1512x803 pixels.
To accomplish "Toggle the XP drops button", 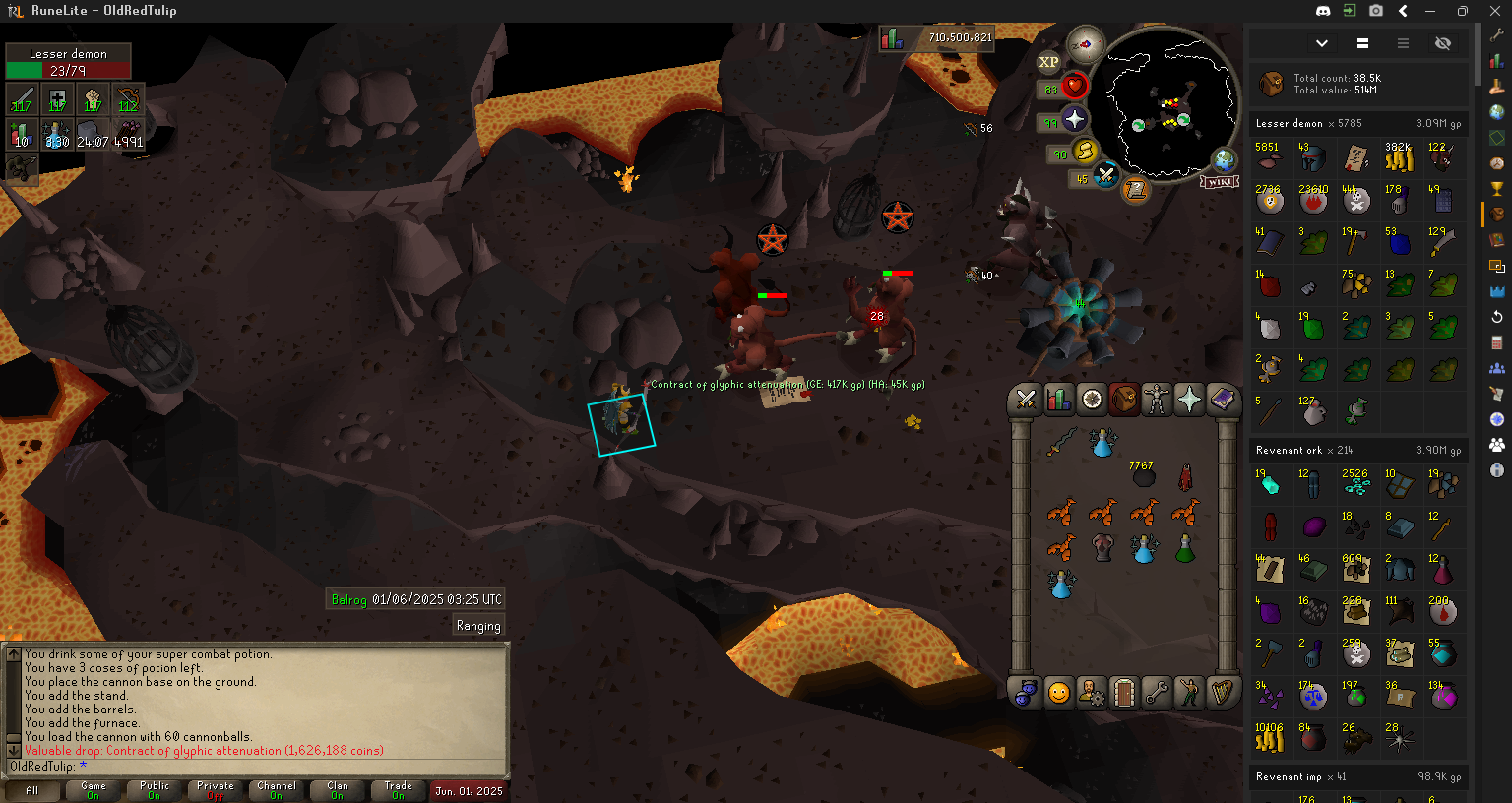I will click(1048, 62).
